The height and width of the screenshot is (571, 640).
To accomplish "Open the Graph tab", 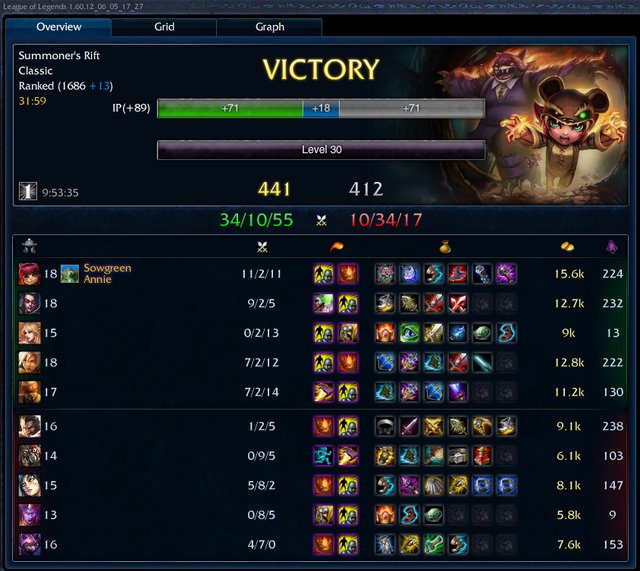I will click(x=269, y=27).
